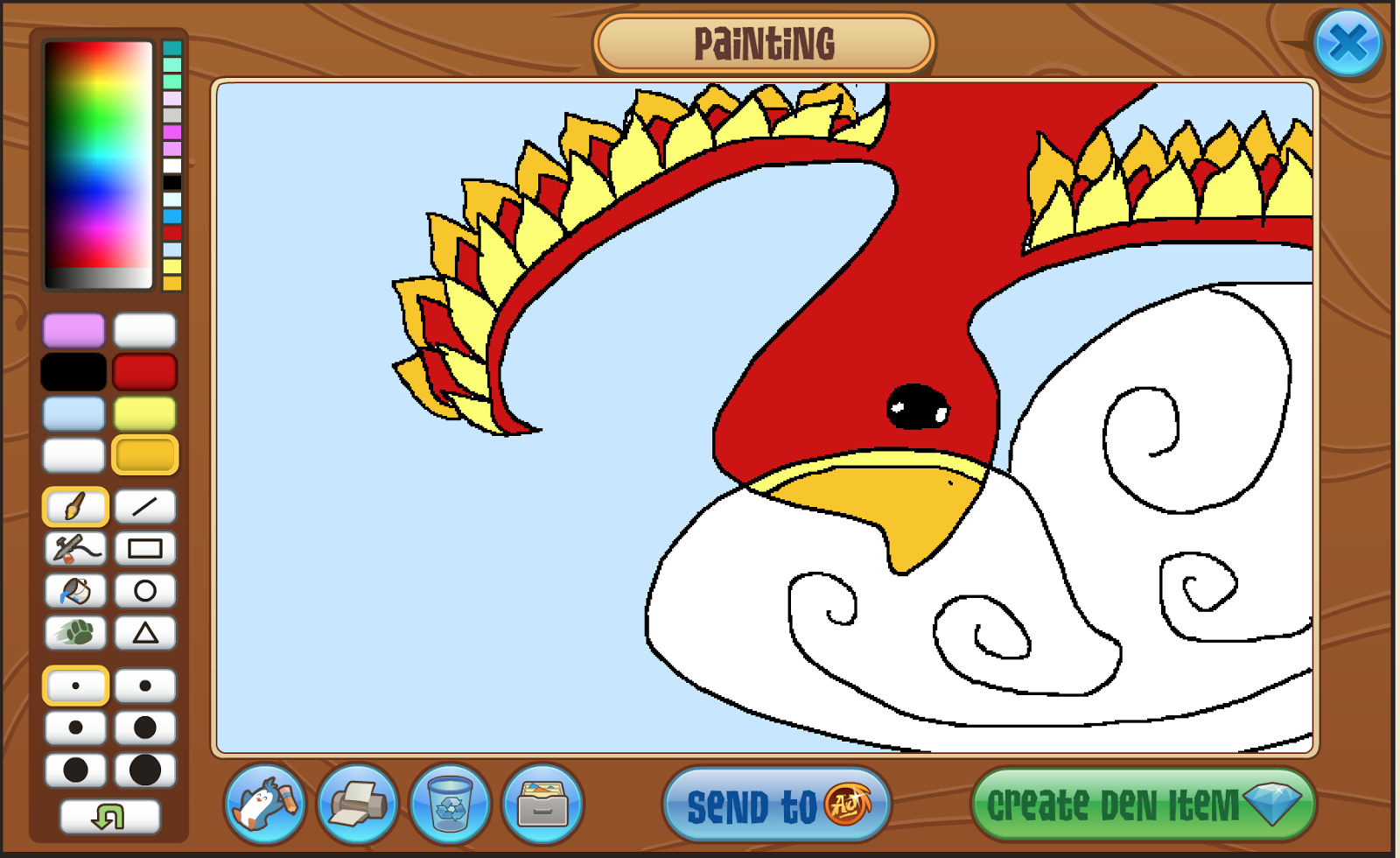Undo the last brush stroke
Image resolution: width=1400 pixels, height=858 pixels.
click(109, 815)
